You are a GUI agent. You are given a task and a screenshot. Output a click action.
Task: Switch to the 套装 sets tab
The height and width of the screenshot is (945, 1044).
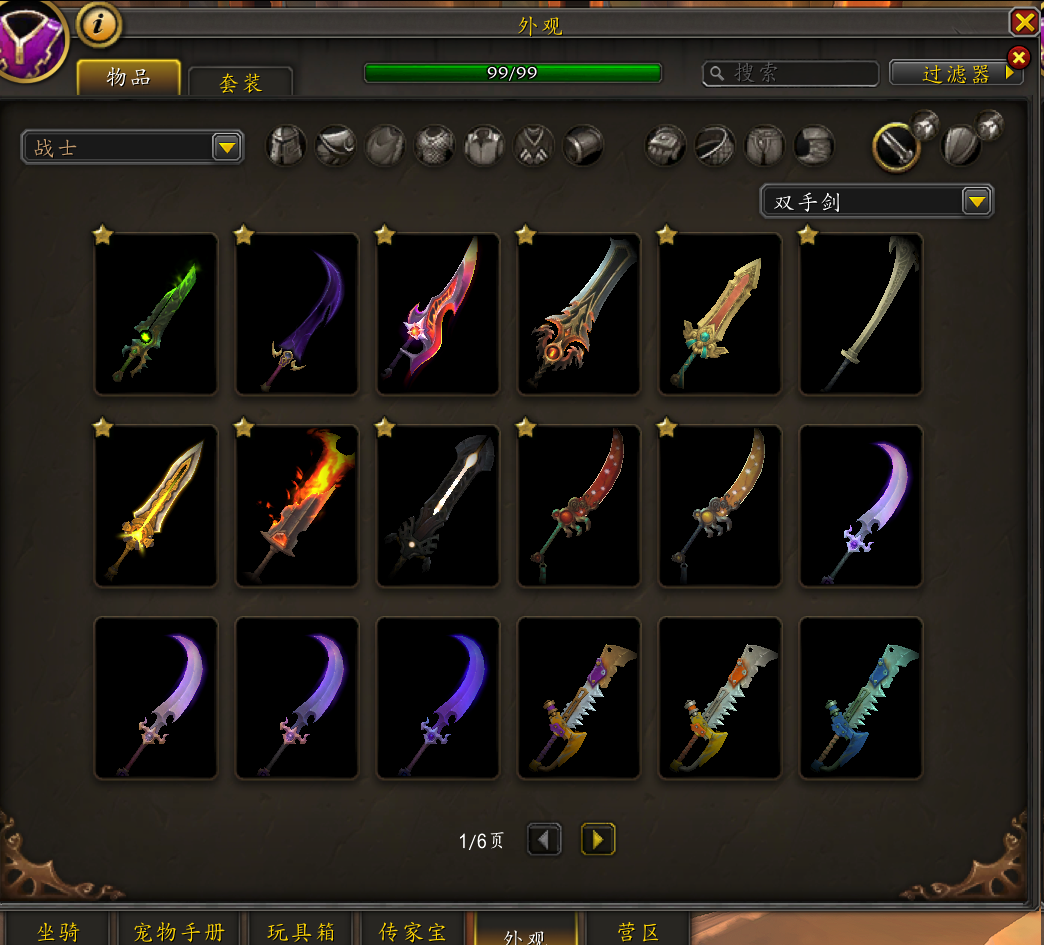pos(240,82)
